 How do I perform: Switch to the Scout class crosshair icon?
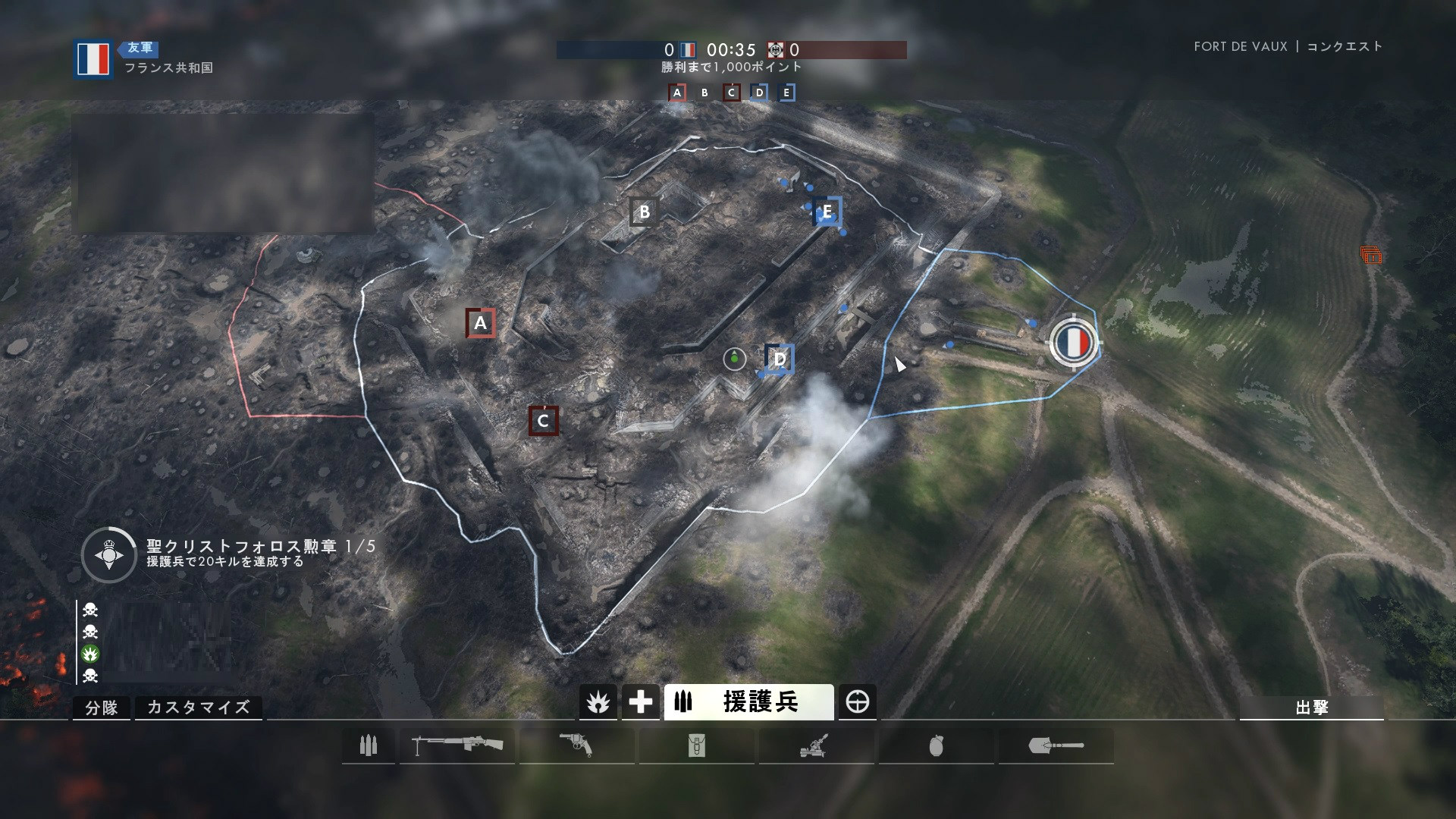858,702
